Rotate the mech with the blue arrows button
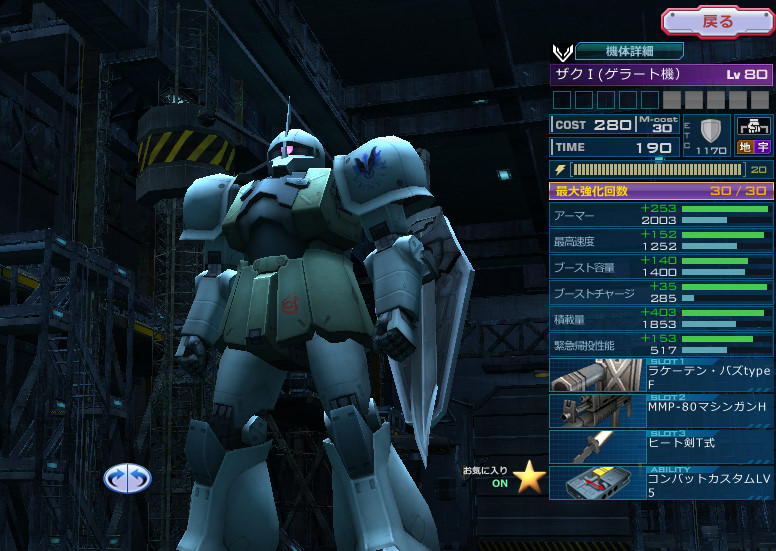 coord(127,479)
